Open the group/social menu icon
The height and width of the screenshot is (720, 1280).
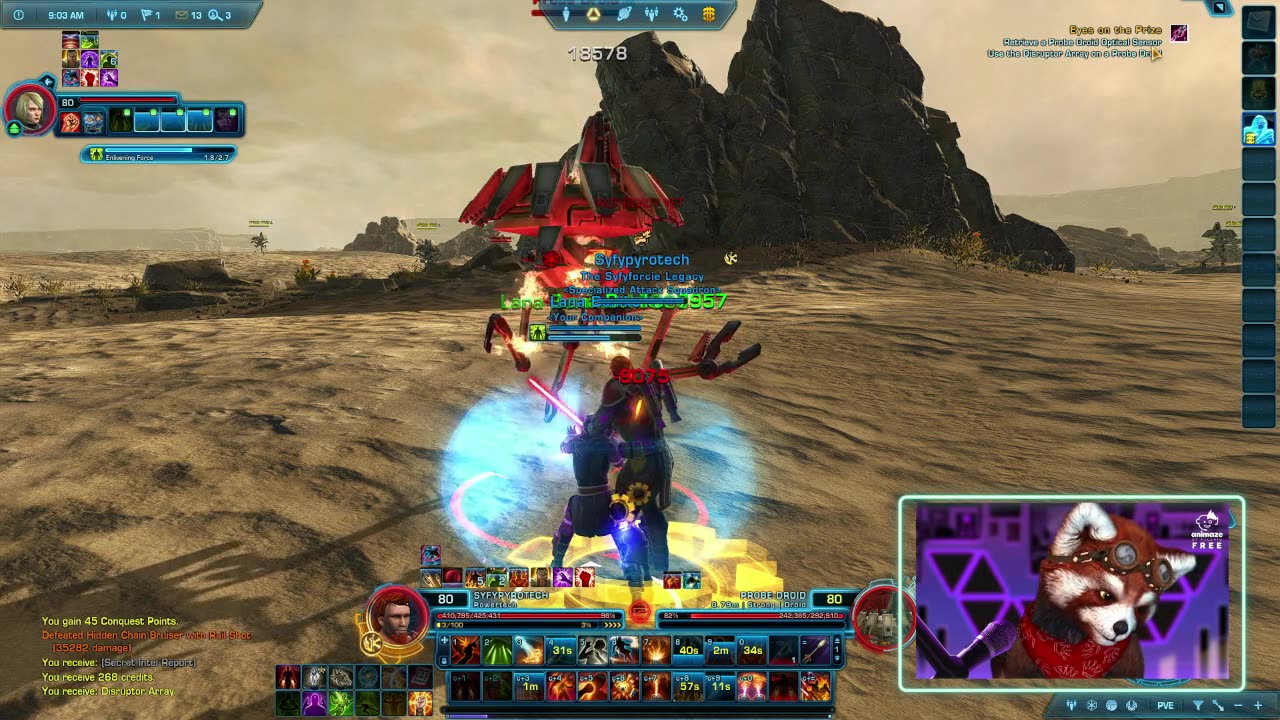click(652, 14)
